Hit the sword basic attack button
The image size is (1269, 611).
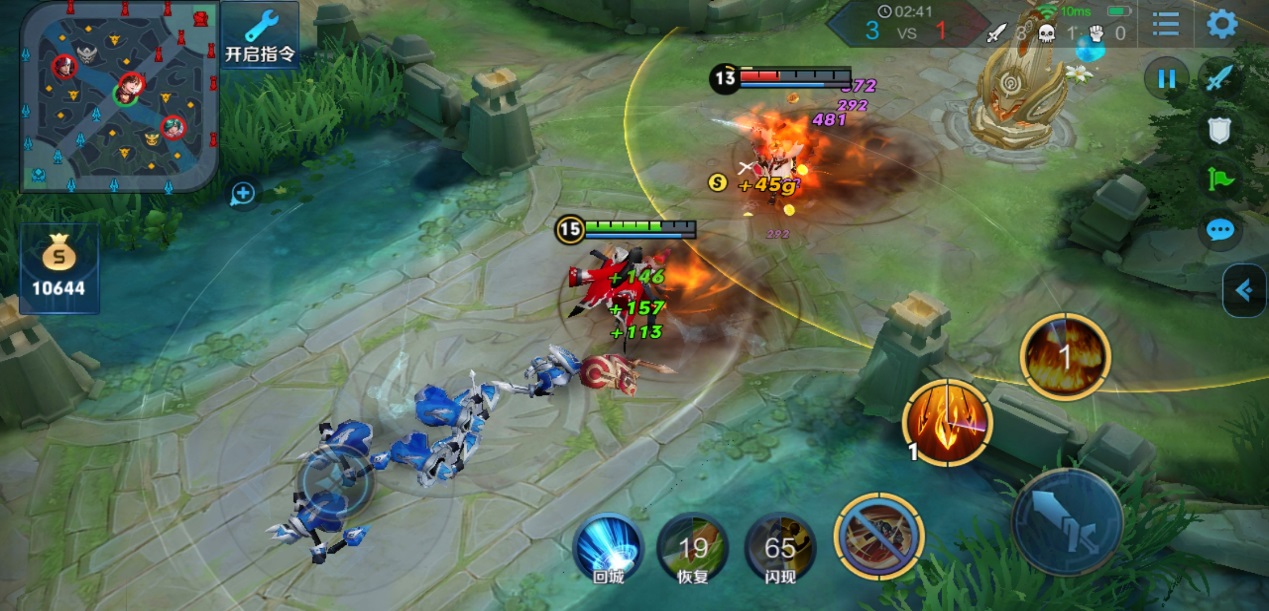(1067, 521)
